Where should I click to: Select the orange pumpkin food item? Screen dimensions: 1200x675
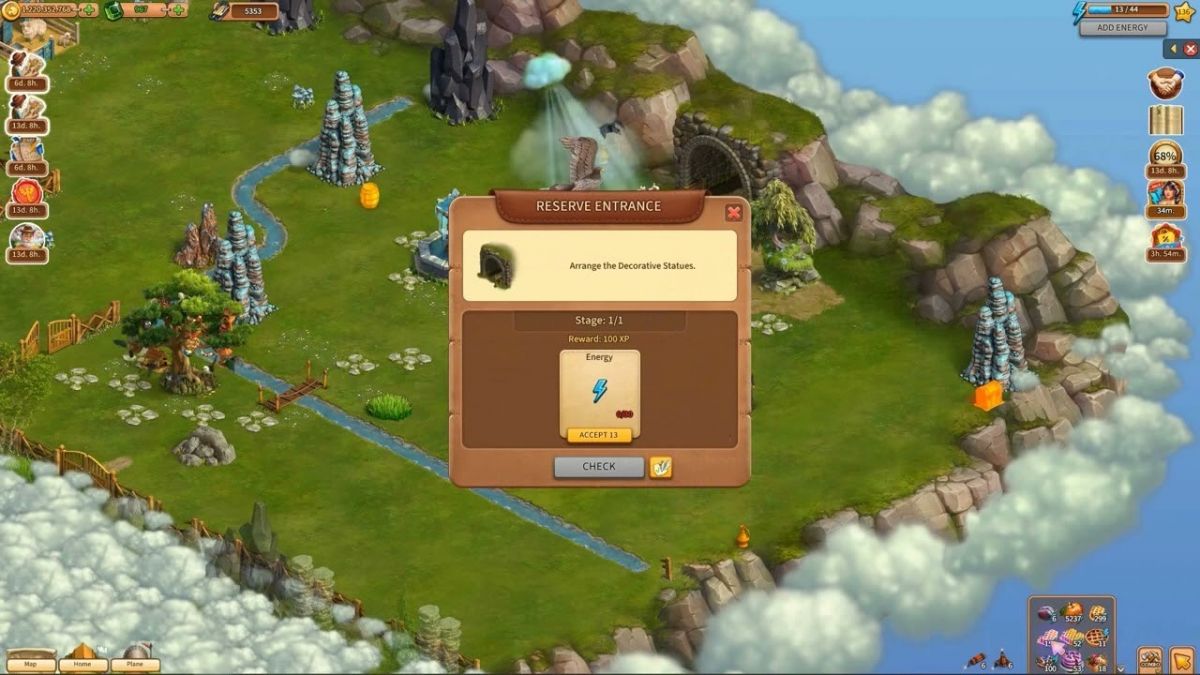pyautogui.click(x=1071, y=612)
